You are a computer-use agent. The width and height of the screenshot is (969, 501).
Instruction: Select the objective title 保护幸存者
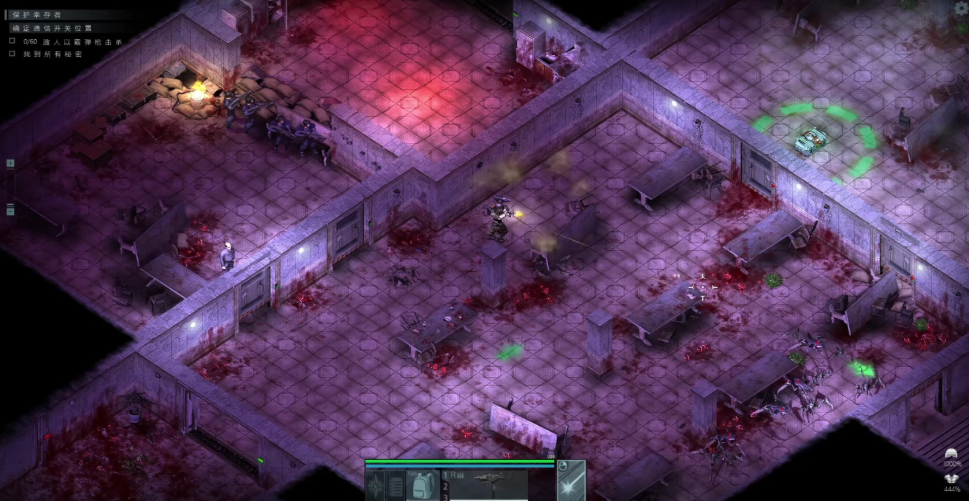[36, 16]
